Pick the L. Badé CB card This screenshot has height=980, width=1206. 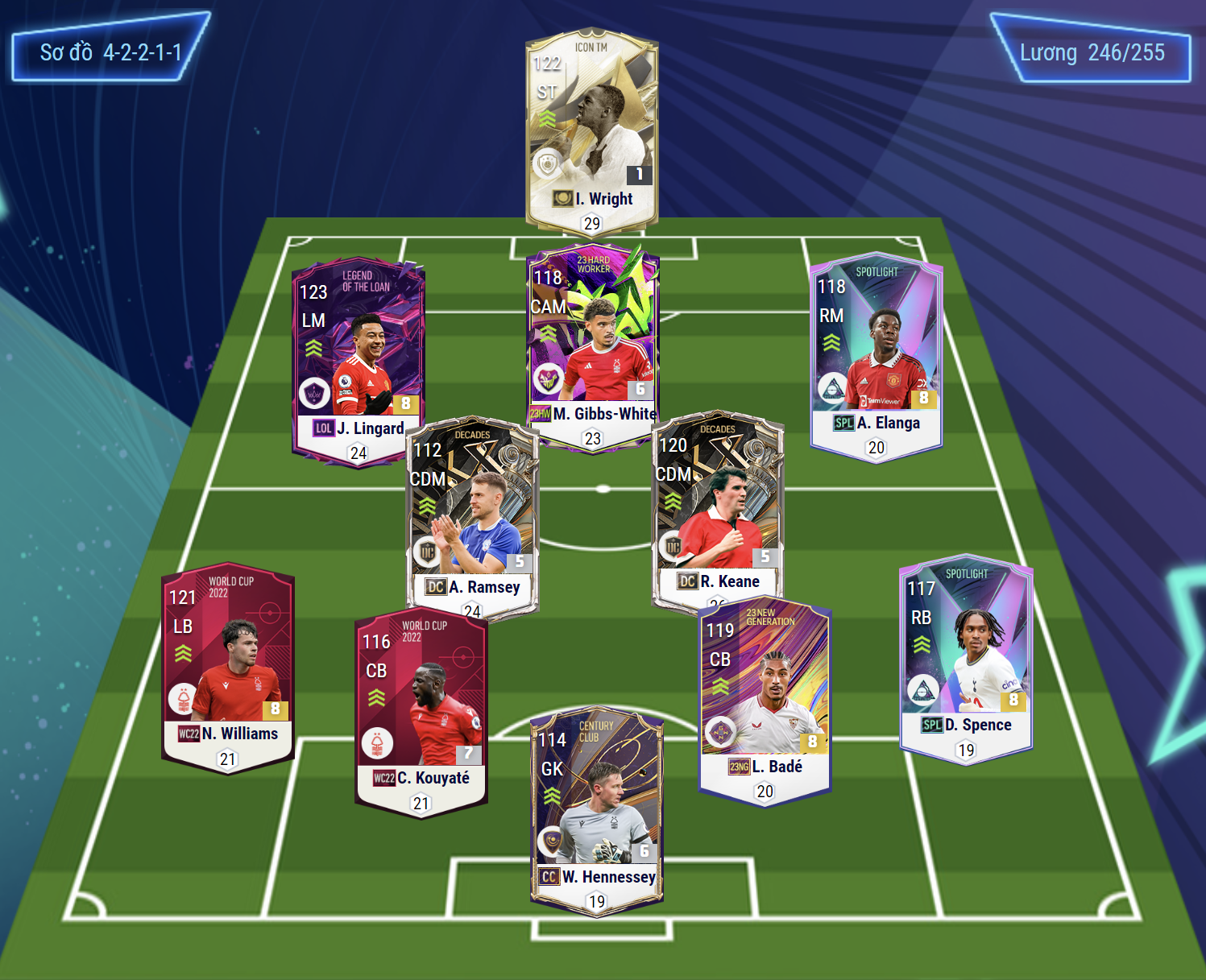pyautogui.click(x=764, y=697)
